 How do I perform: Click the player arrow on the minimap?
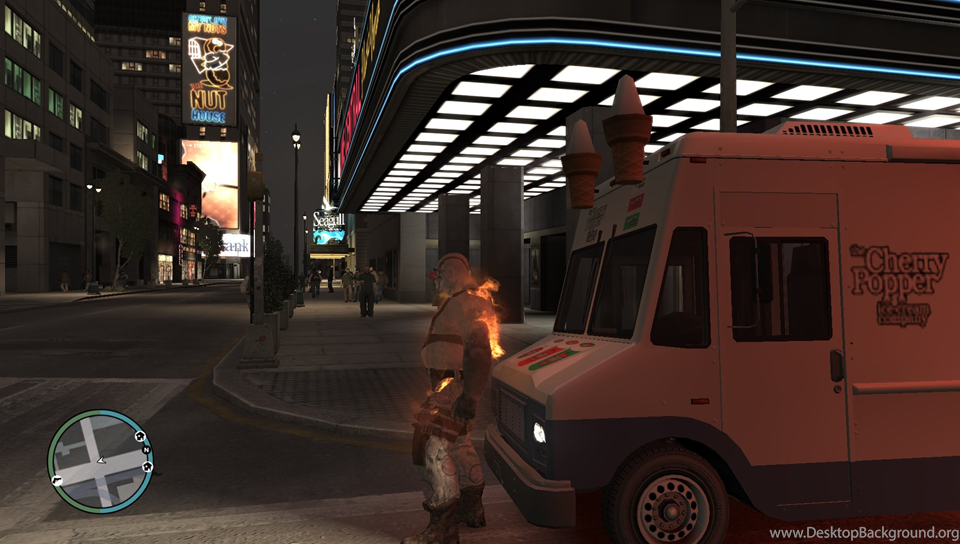click(x=99, y=462)
